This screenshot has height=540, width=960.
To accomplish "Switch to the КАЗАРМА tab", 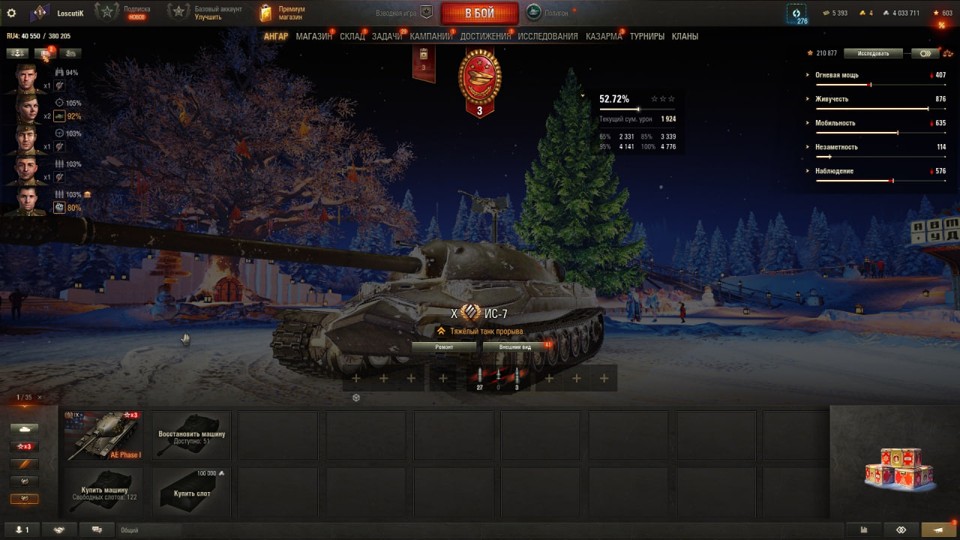I will point(604,37).
